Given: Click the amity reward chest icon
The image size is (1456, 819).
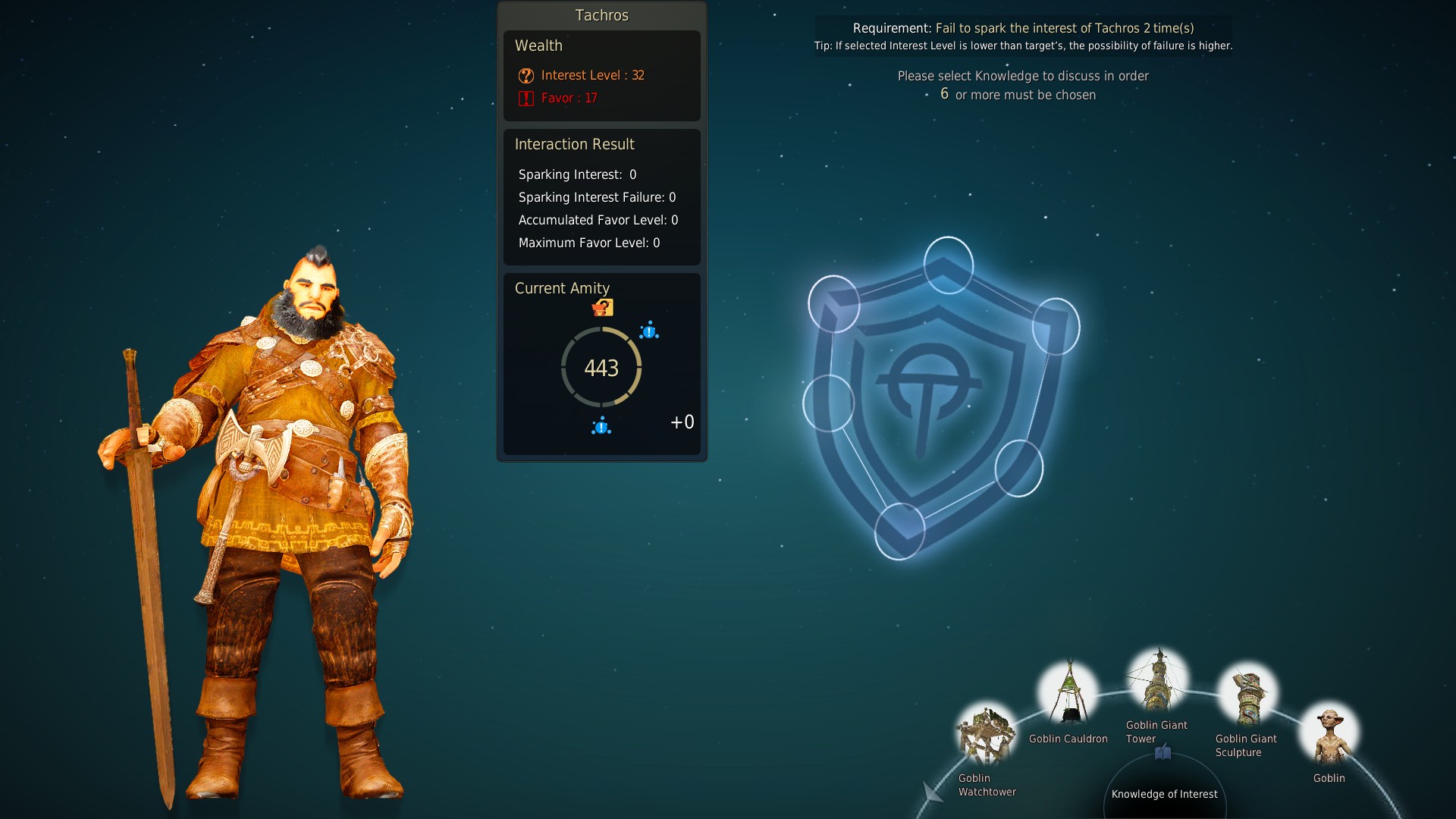Looking at the screenshot, I should pos(603,307).
